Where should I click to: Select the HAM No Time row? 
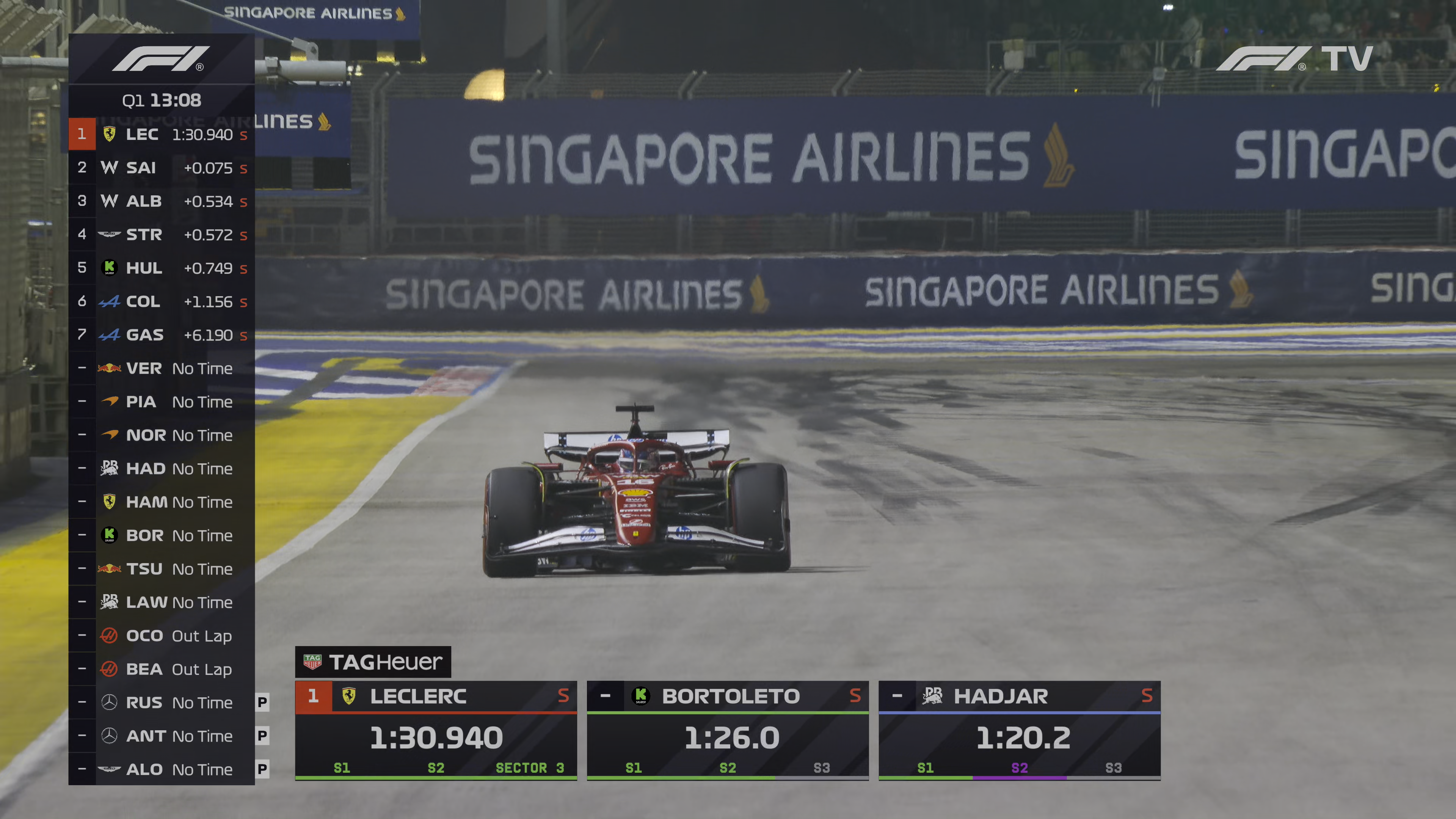pyautogui.click(x=162, y=502)
